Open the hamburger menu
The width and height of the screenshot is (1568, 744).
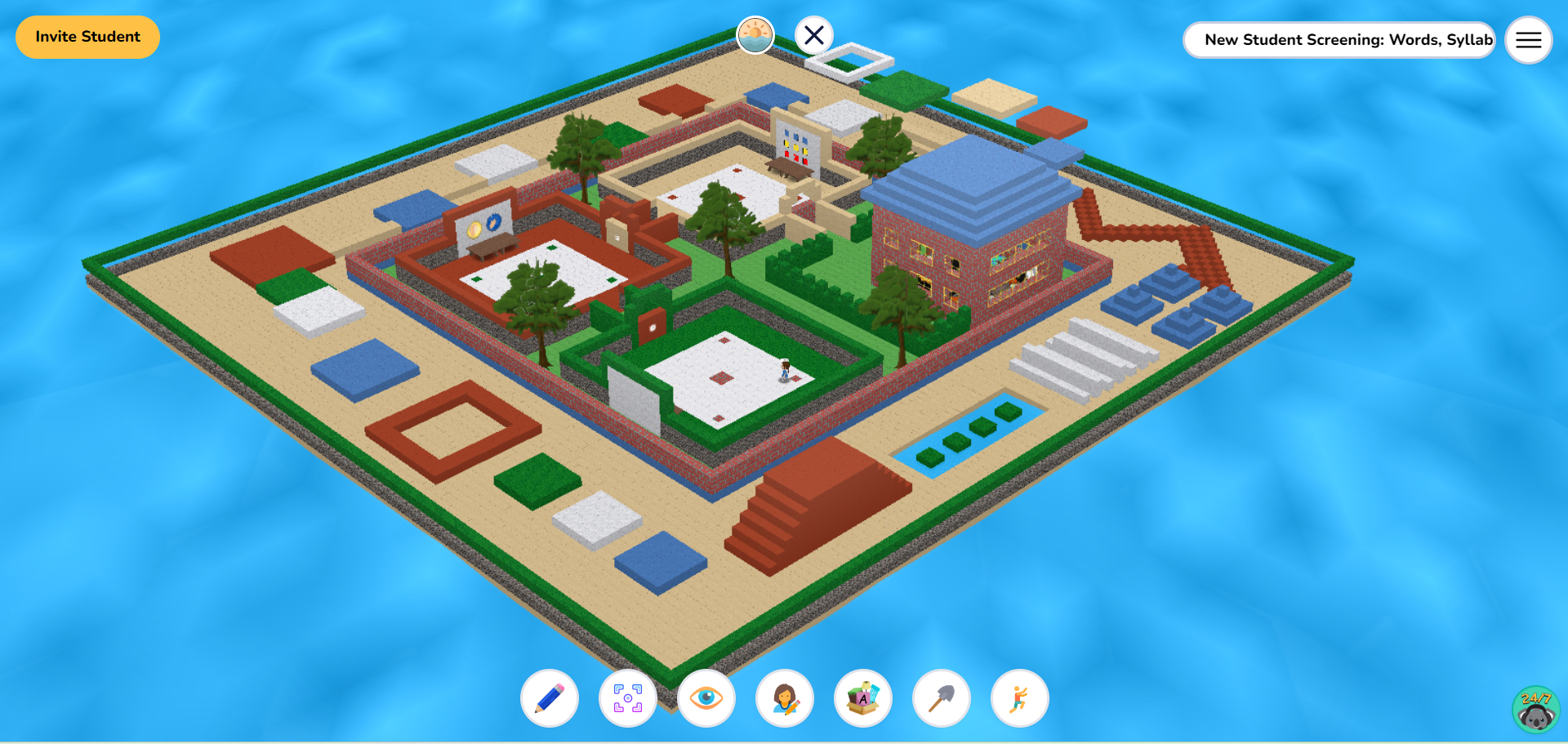[1527, 40]
